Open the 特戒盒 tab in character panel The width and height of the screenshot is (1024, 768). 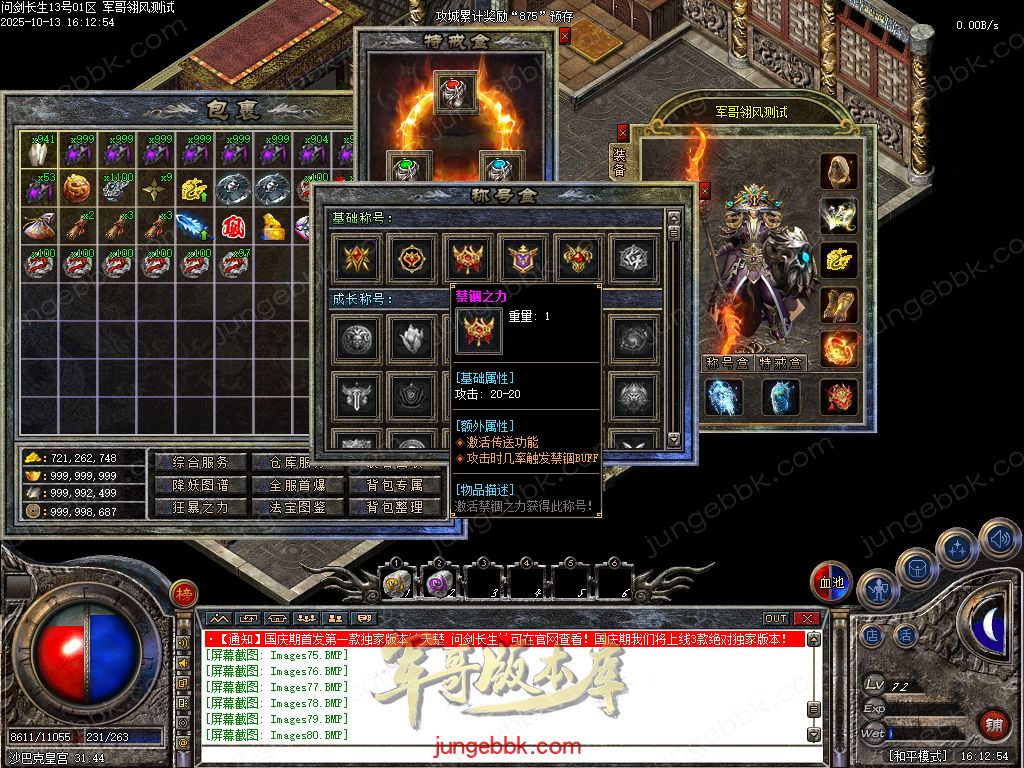(x=780, y=363)
